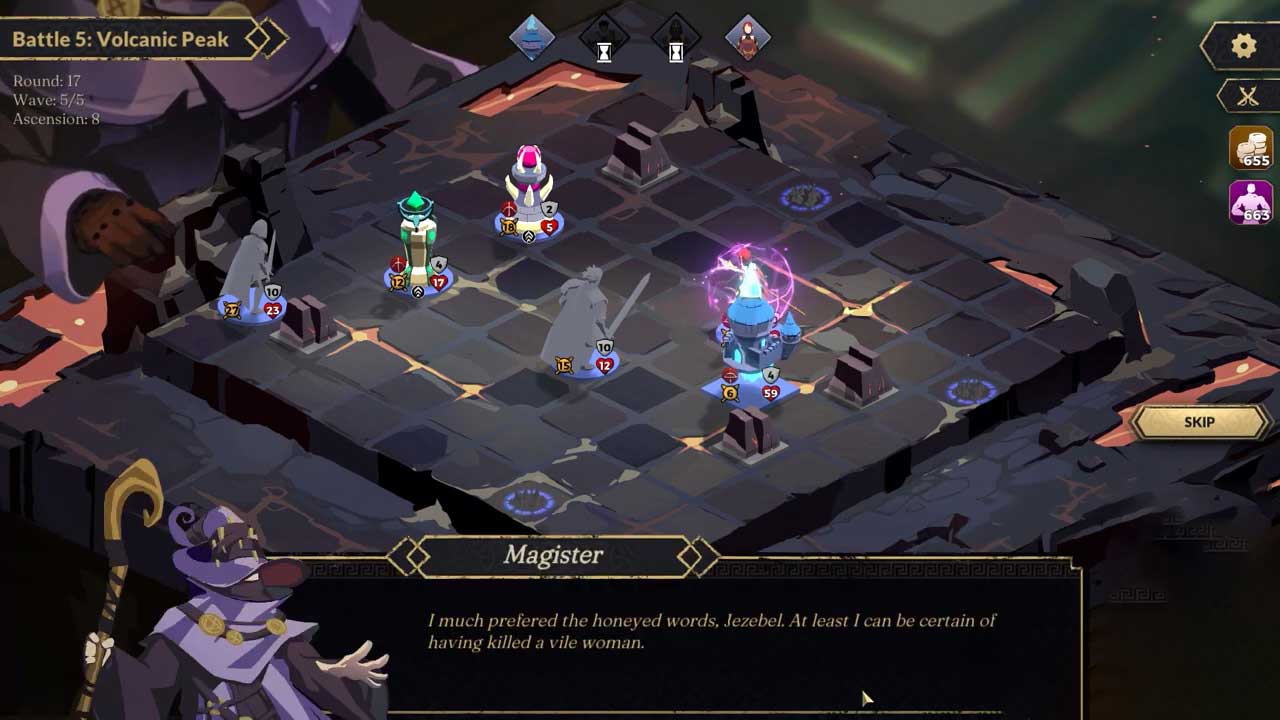The width and height of the screenshot is (1280, 720).
Task: Select the blue tower turn-order portrait
Action: click(532, 38)
